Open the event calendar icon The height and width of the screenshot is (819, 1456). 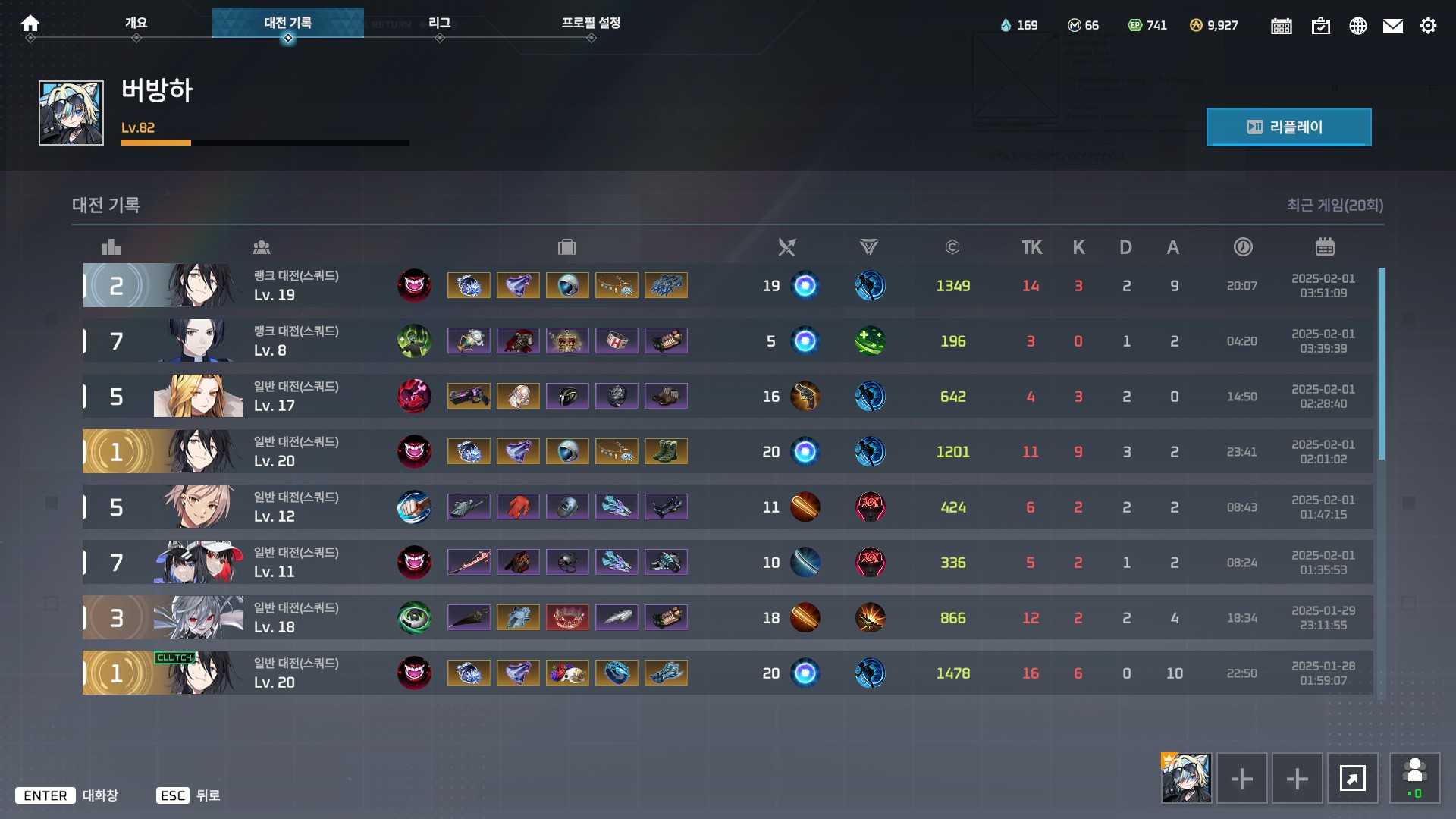(1281, 25)
